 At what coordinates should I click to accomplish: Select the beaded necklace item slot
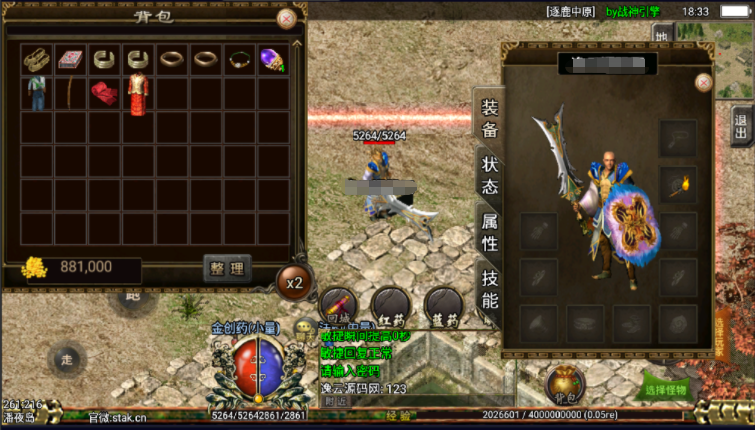coord(238,59)
